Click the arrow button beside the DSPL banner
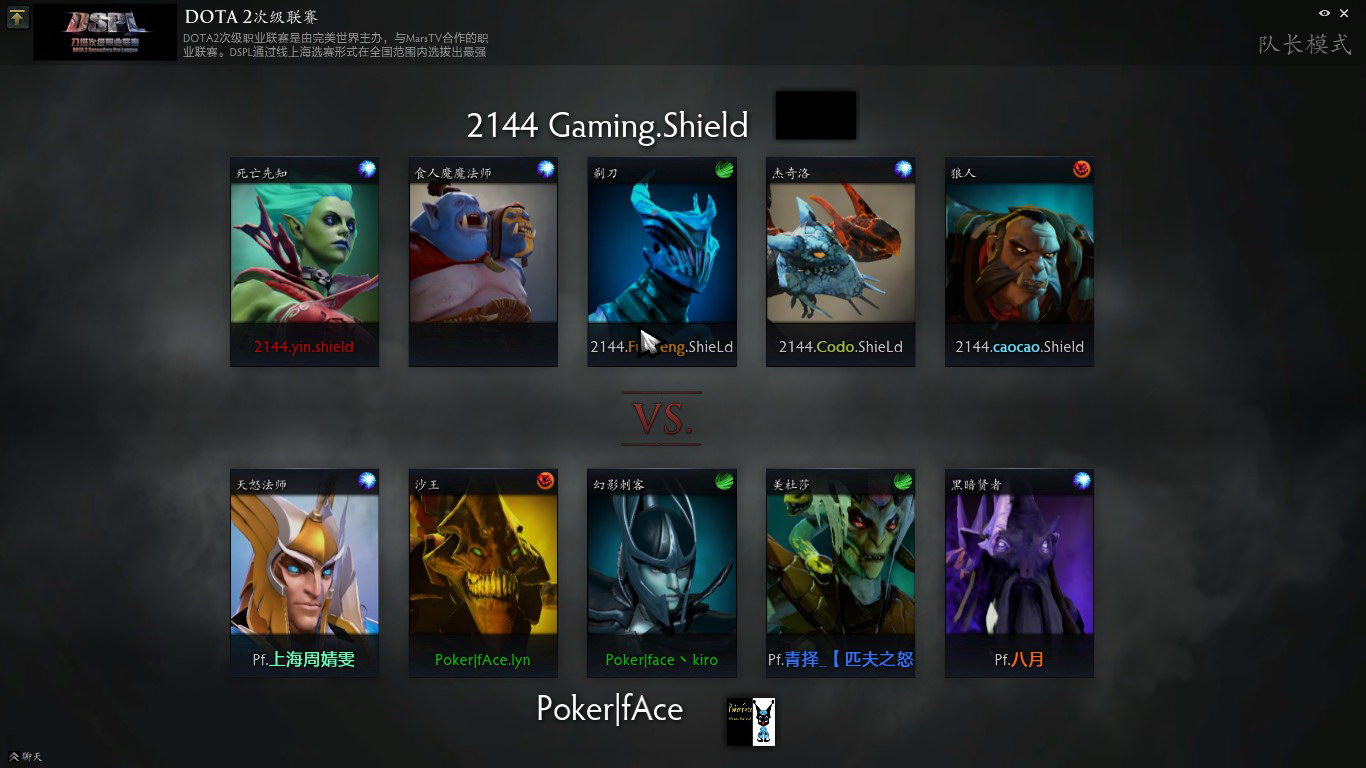Viewport: 1366px width, 768px height. point(18,17)
